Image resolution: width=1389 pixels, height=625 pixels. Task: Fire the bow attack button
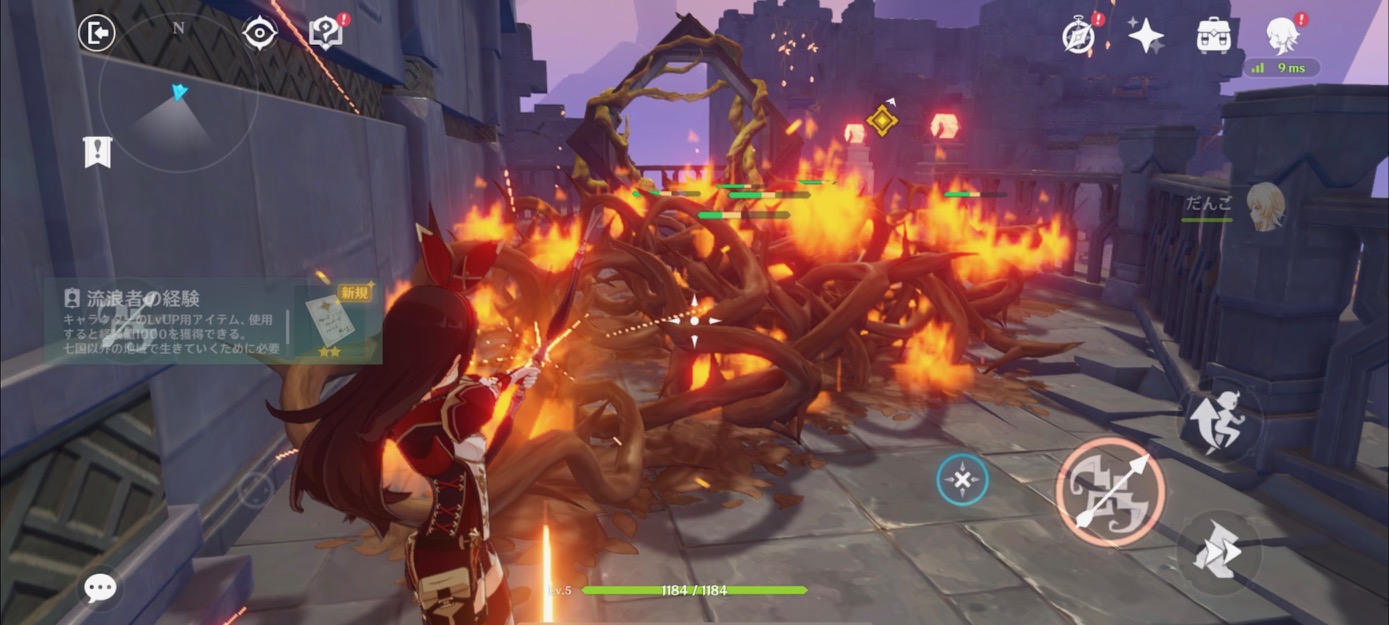pyautogui.click(x=1110, y=491)
